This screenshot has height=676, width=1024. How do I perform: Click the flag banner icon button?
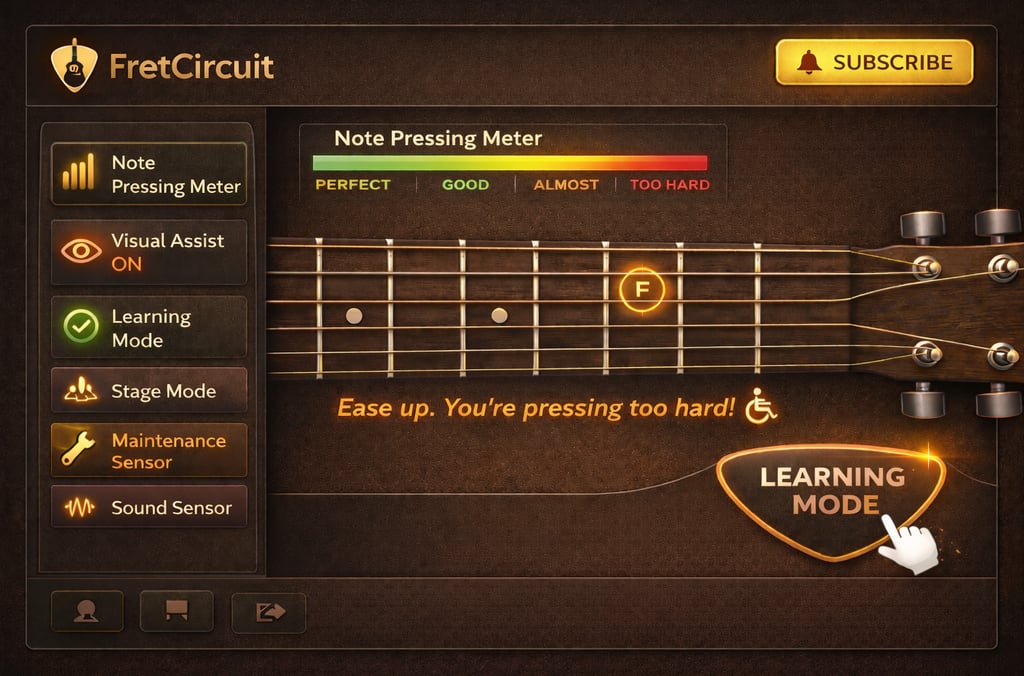[177, 611]
